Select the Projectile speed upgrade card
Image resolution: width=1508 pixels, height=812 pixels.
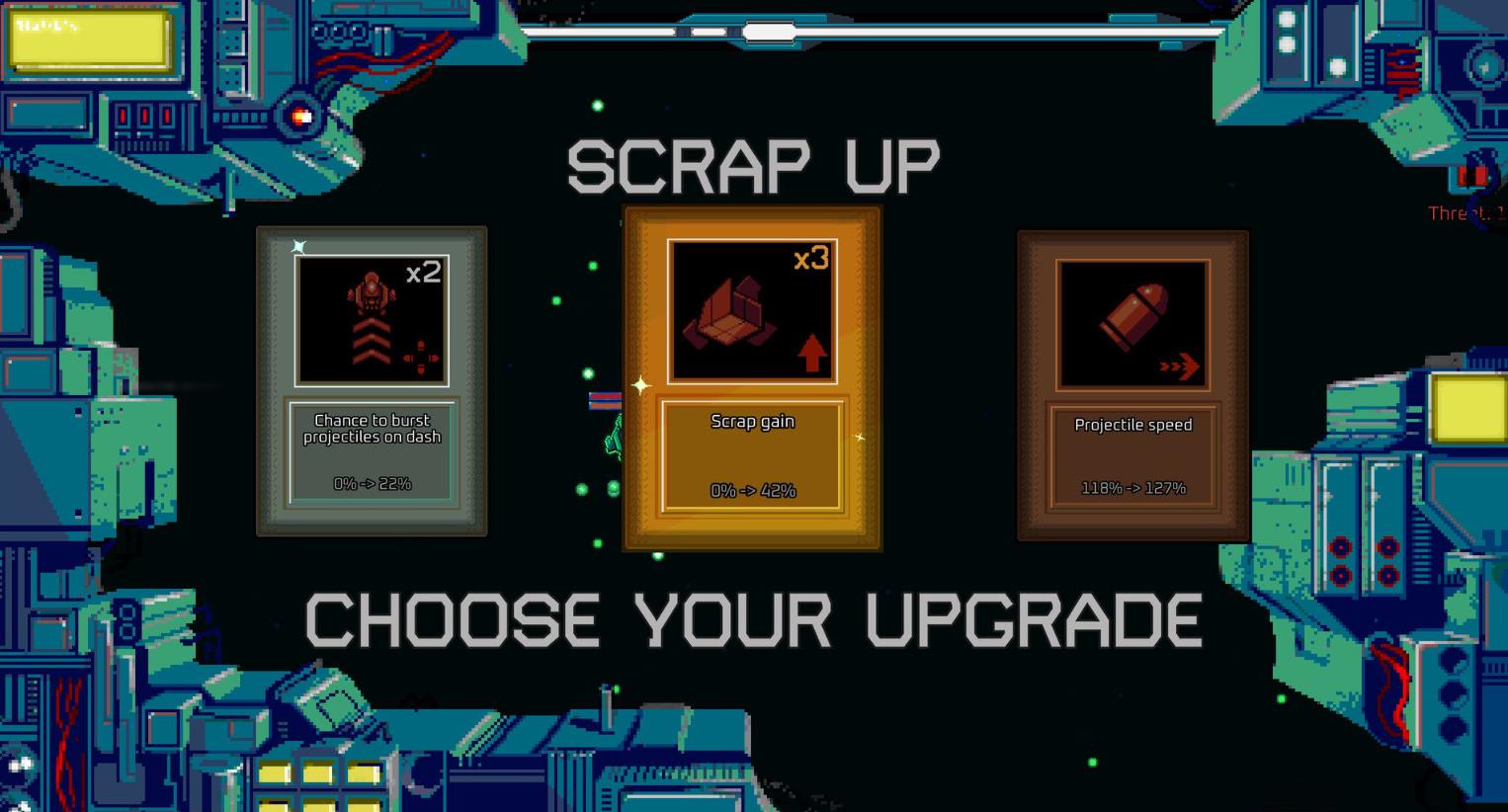[x=1133, y=383]
